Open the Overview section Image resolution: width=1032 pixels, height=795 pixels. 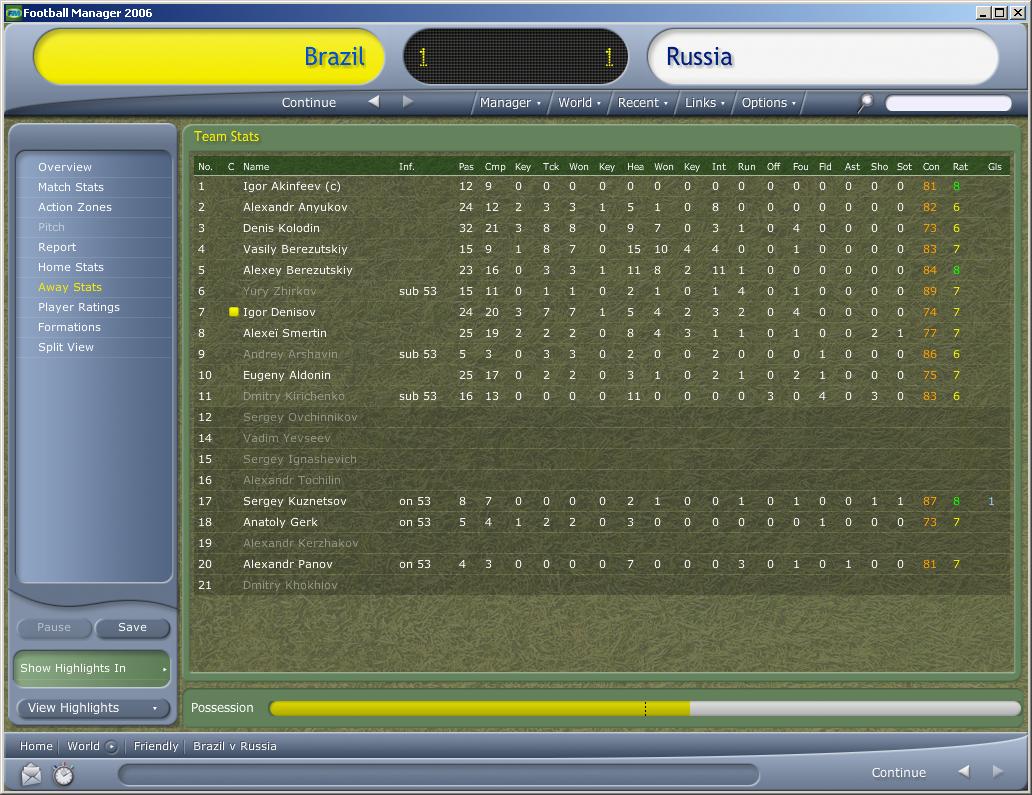pos(65,167)
